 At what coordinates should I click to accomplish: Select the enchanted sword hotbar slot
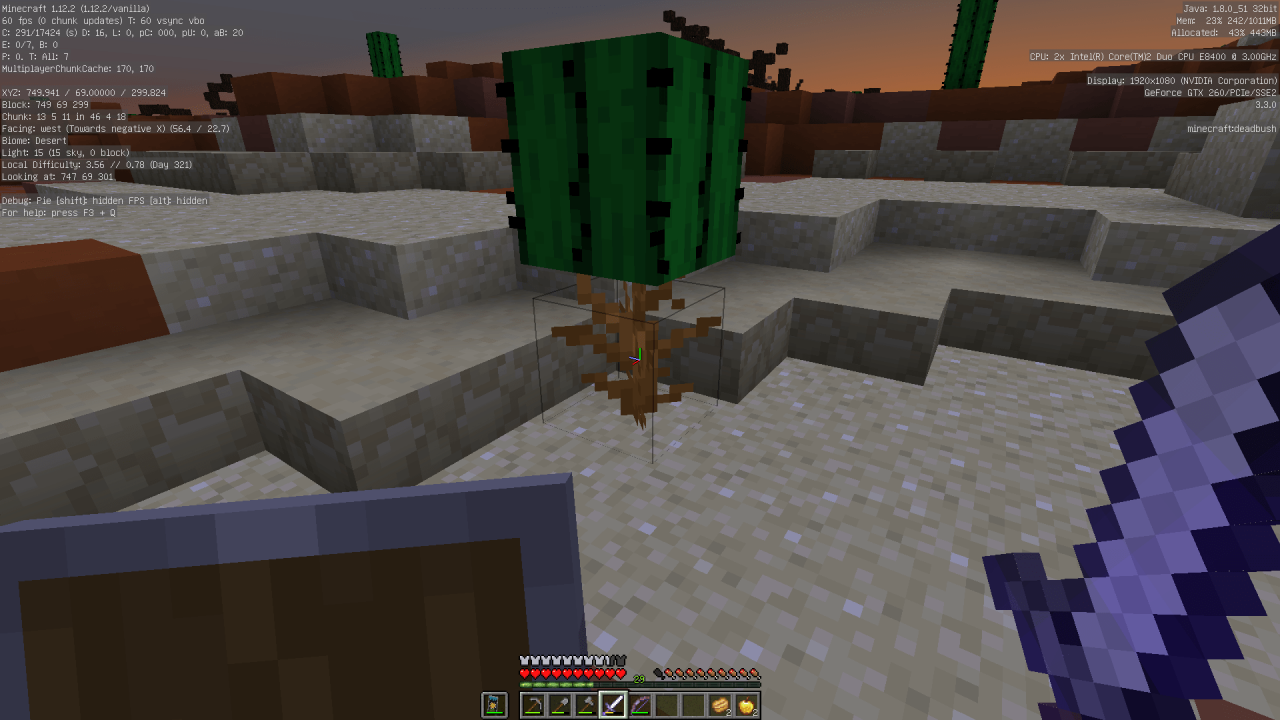[613, 706]
